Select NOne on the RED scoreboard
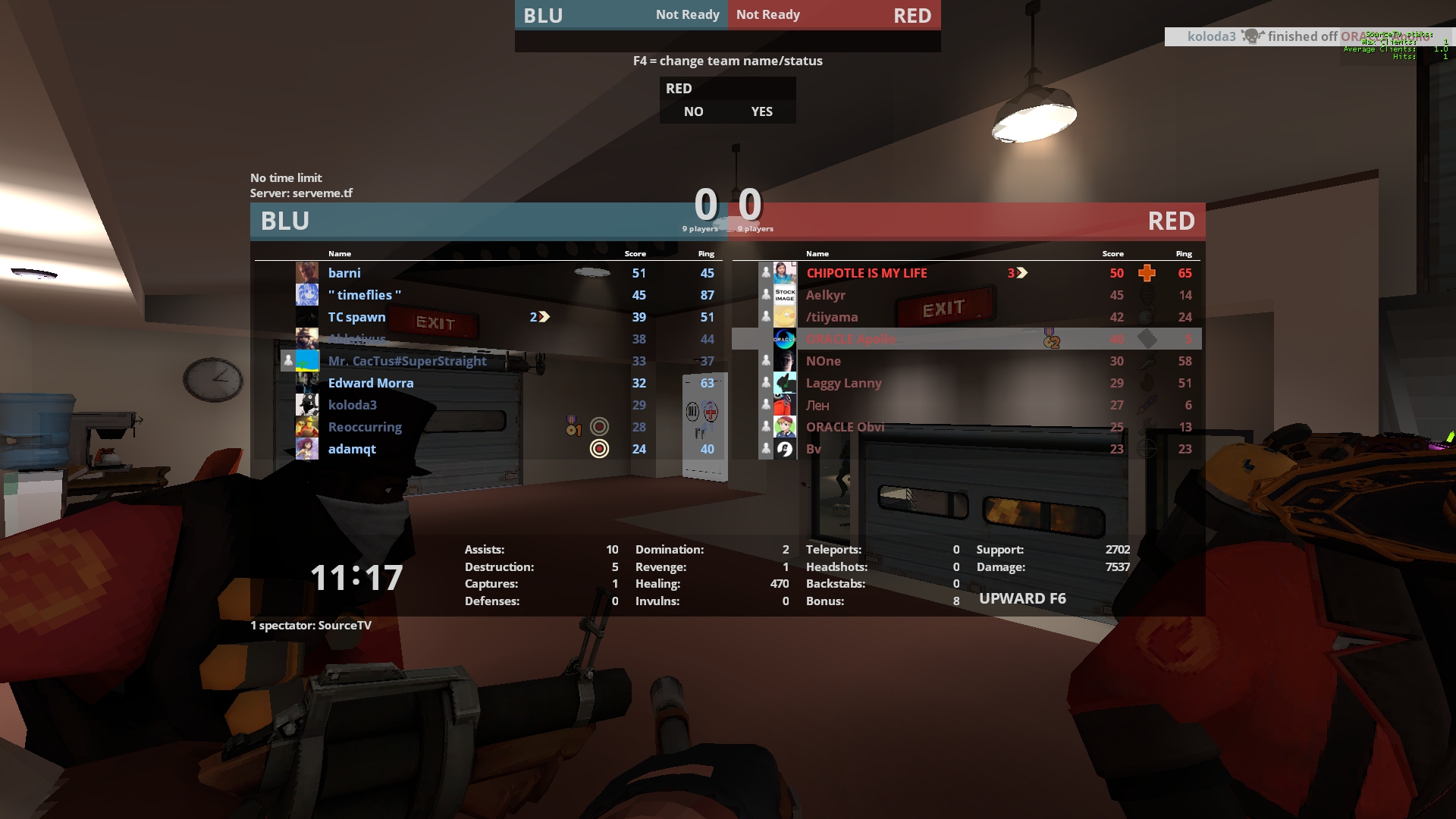This screenshot has height=819, width=1456. coord(823,361)
